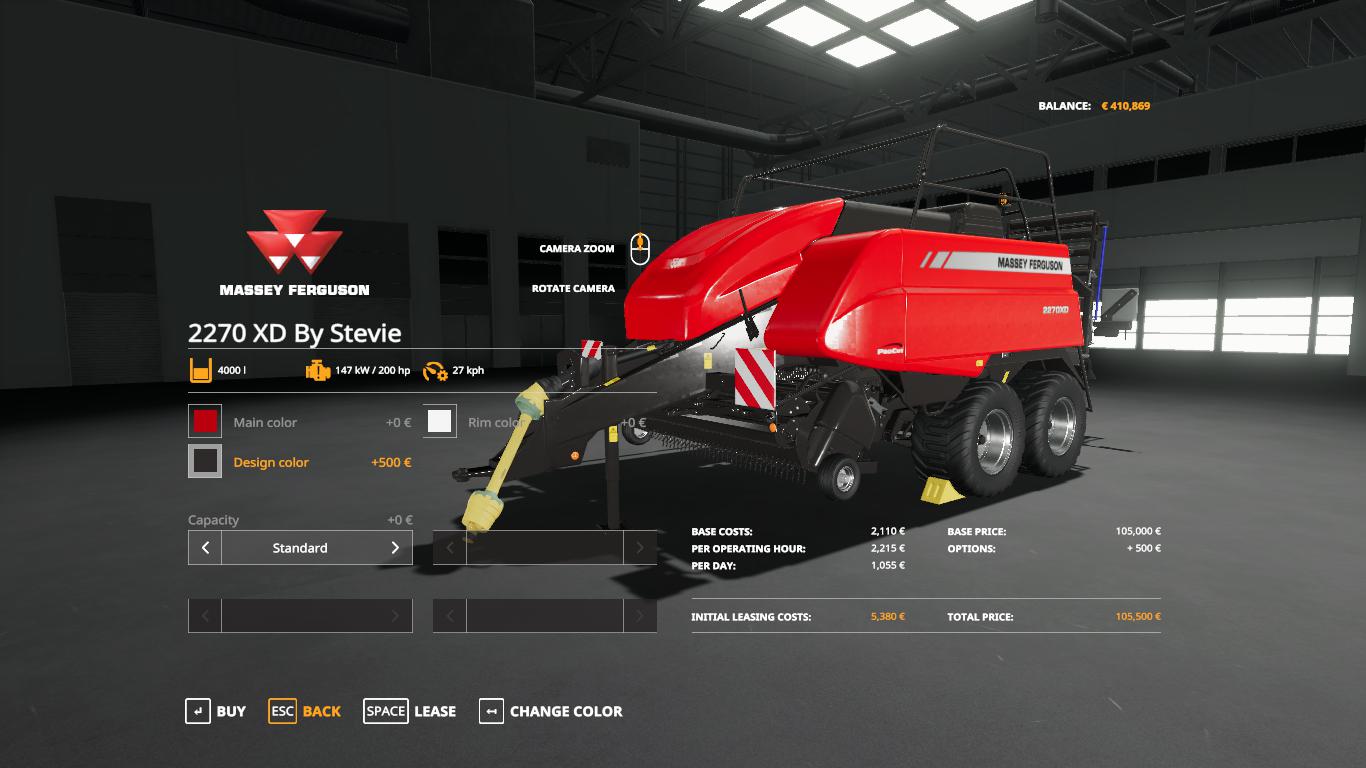Choose the dark Design color swatch
The height and width of the screenshot is (768, 1366).
point(205,461)
